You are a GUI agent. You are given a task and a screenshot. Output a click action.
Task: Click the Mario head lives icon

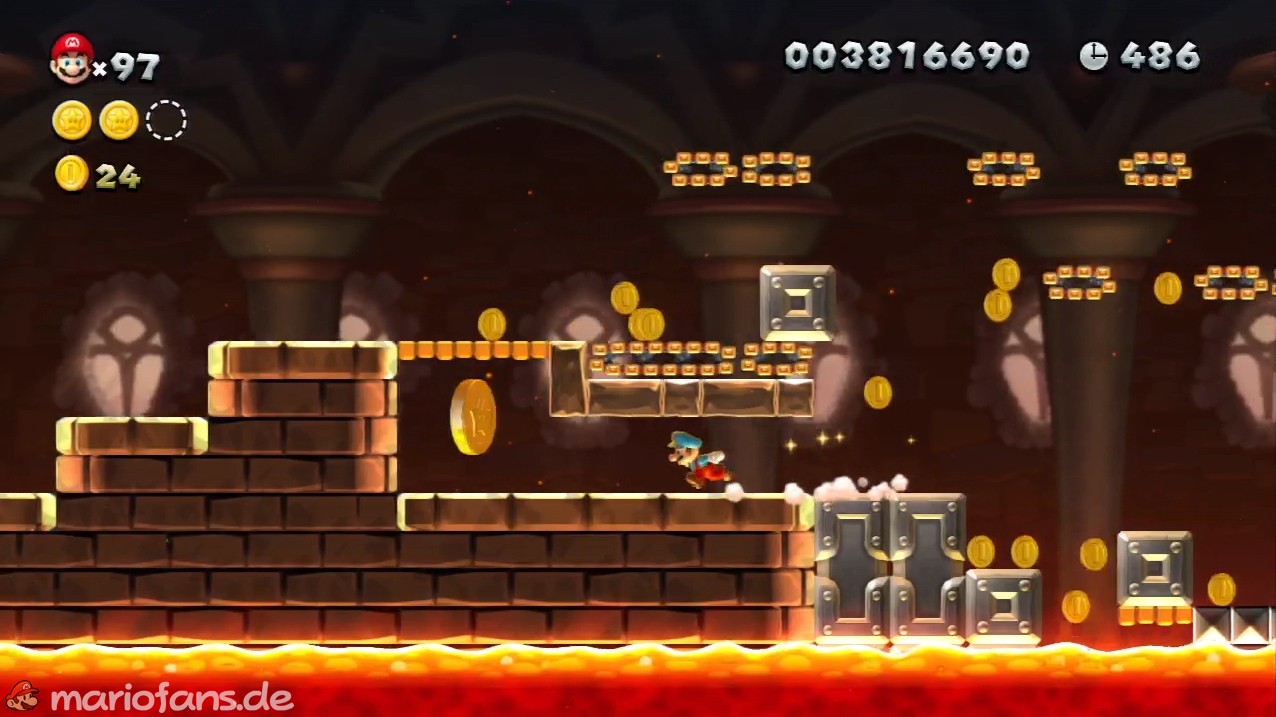tap(72, 58)
